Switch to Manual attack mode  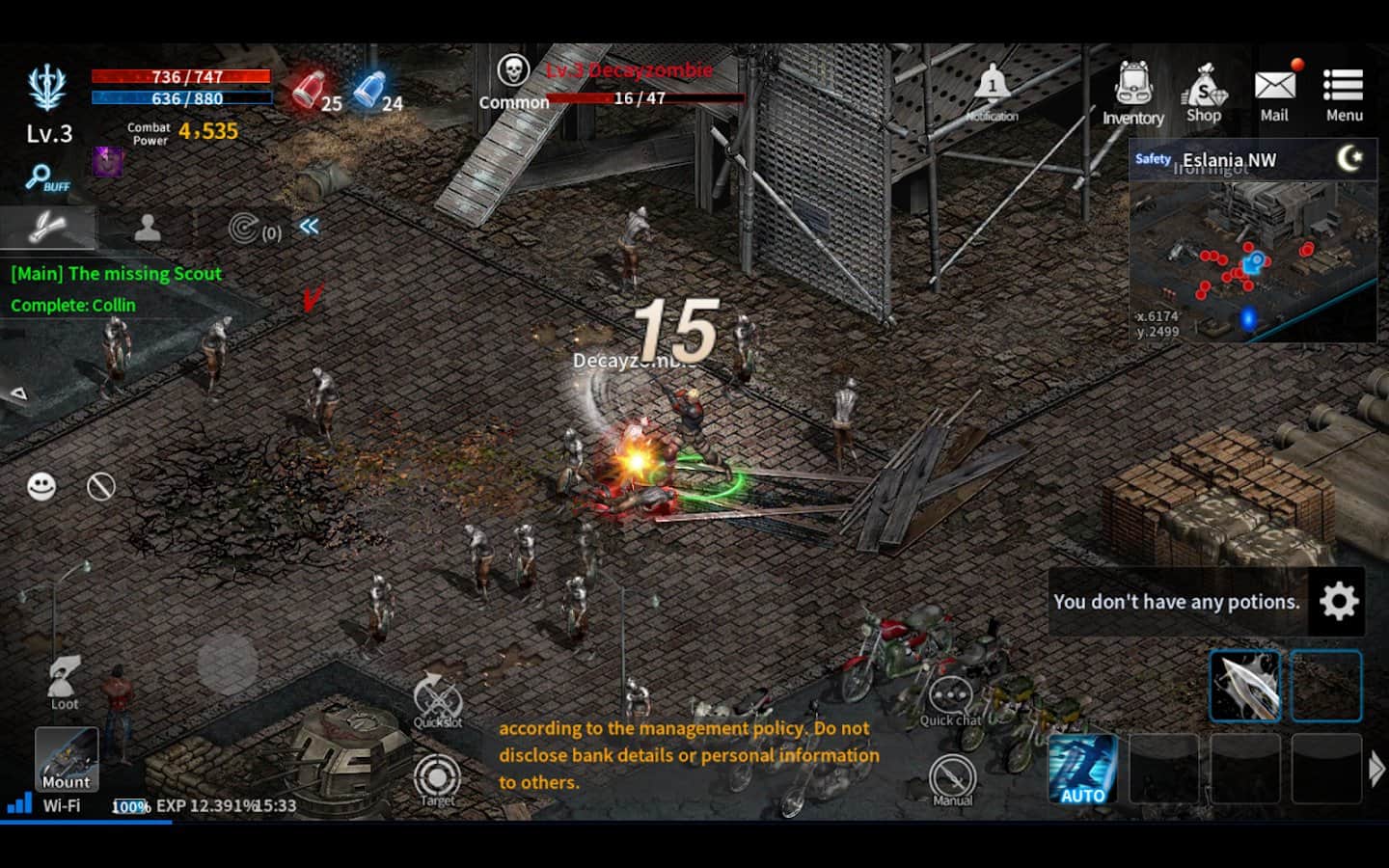(952, 777)
